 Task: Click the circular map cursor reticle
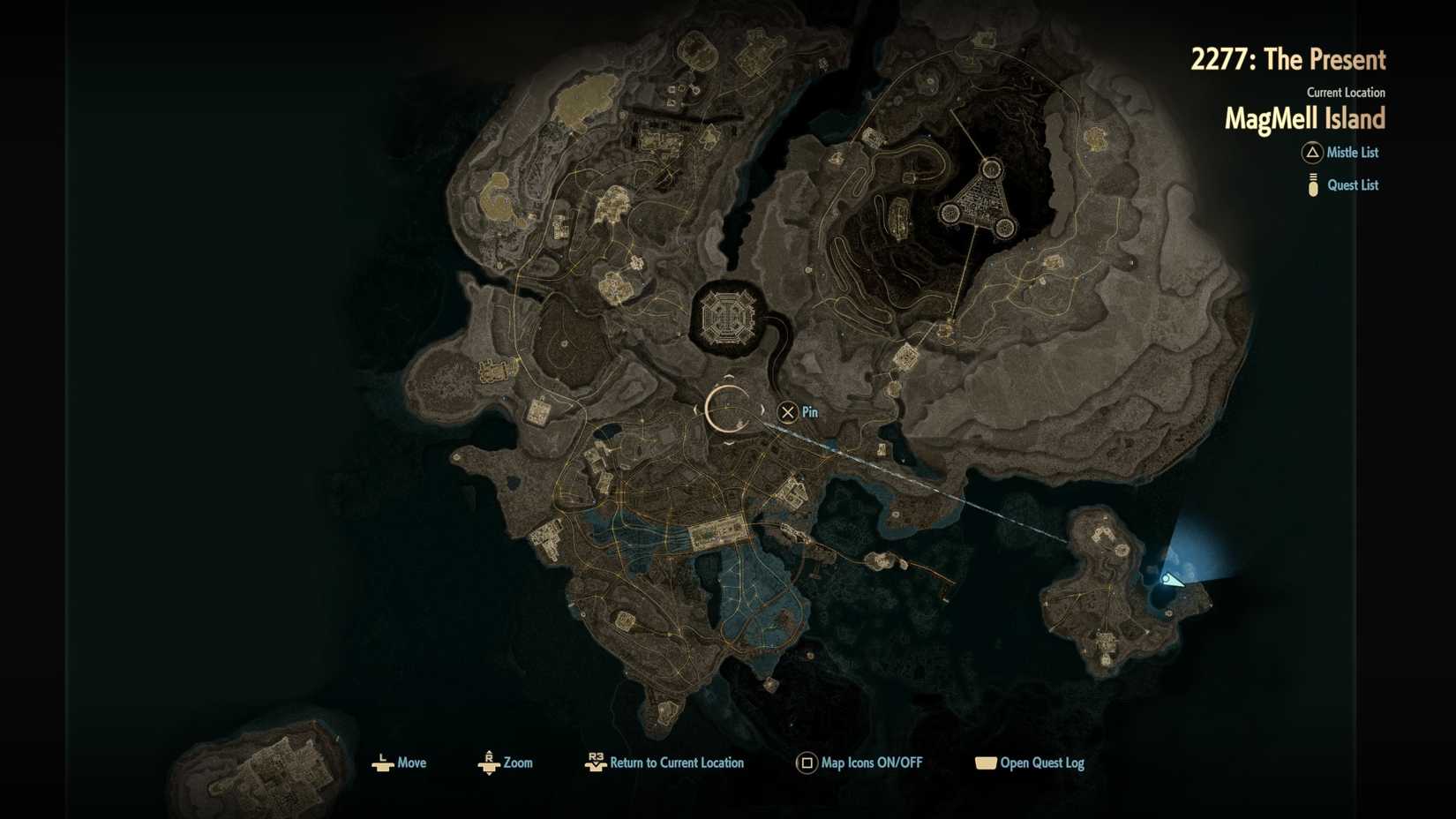(x=728, y=410)
